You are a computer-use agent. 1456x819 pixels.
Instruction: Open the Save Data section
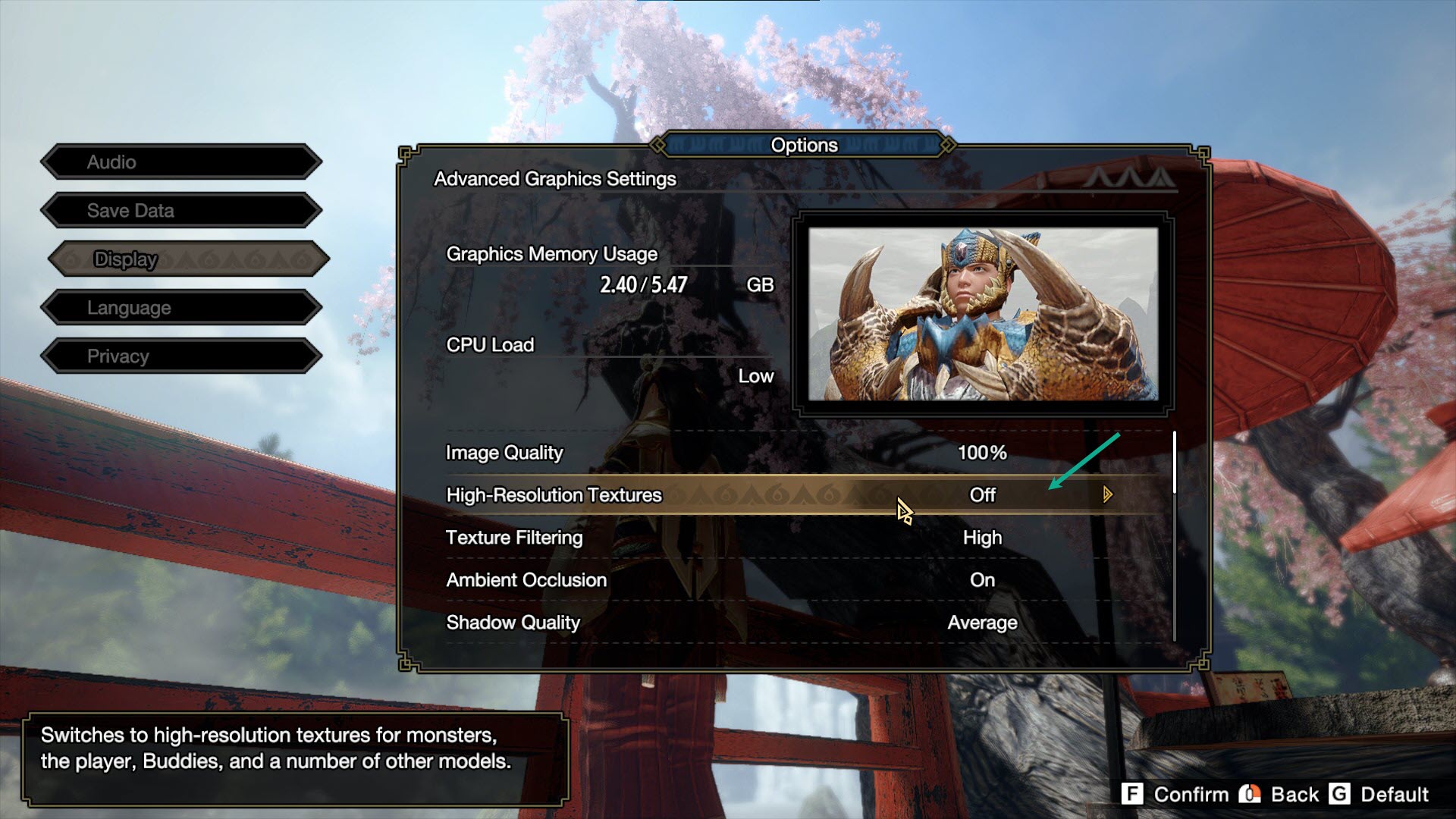point(182,210)
